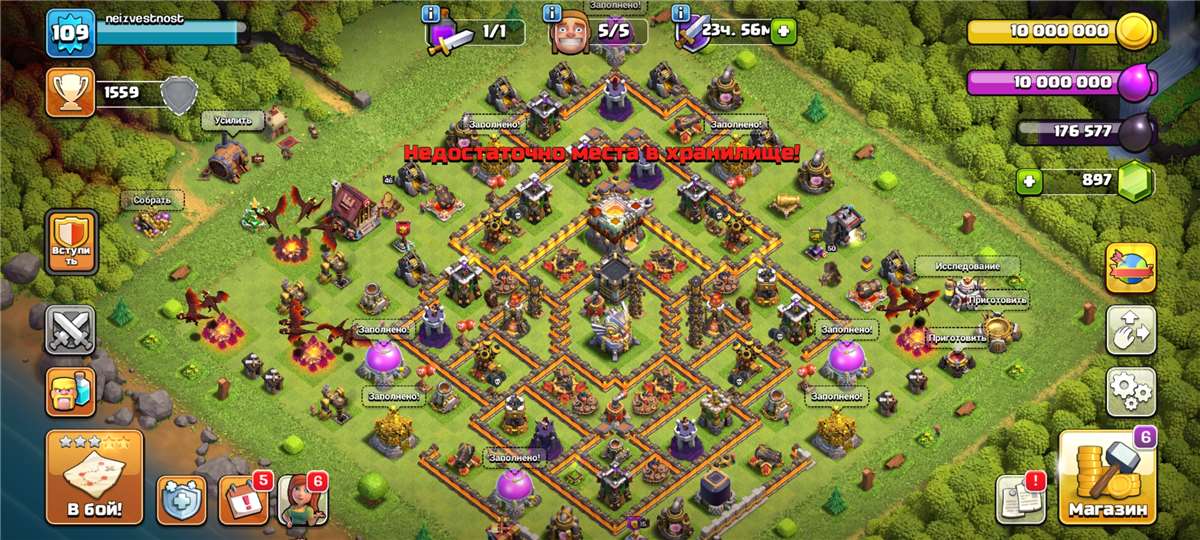The height and width of the screenshot is (540, 1200).
Task: Tap the globe world map button
Action: 1130,267
